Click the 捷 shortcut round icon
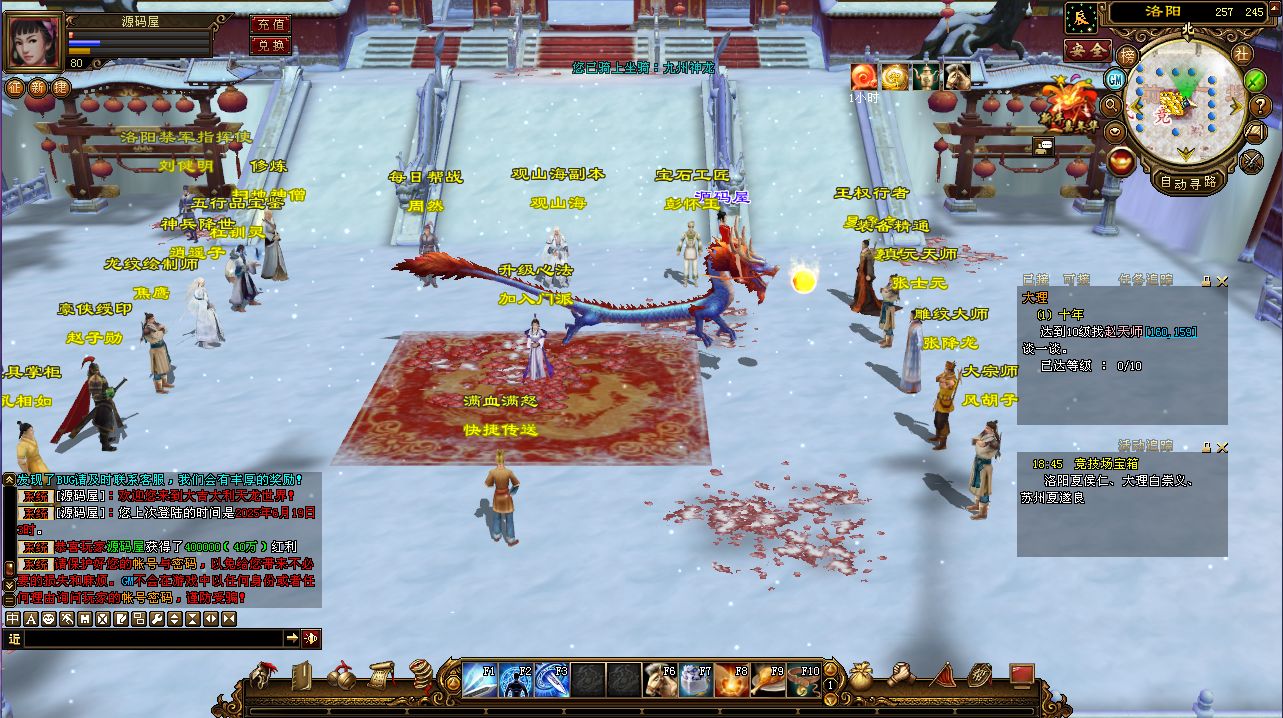Image resolution: width=1283 pixels, height=718 pixels. pos(60,87)
